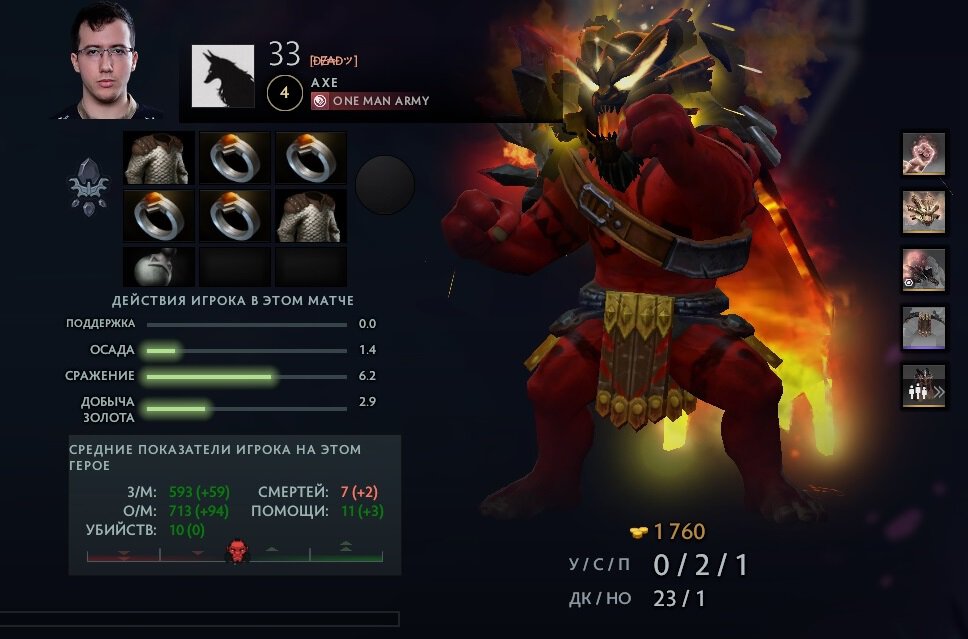This screenshot has height=639, width=968.
Task: Click the level 4 circle badge
Action: tap(285, 94)
